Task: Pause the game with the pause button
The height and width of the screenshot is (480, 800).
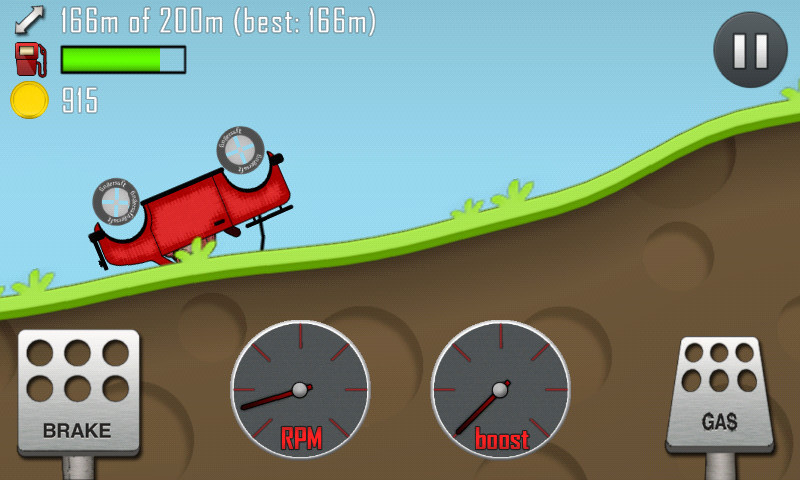Action: pos(749,50)
